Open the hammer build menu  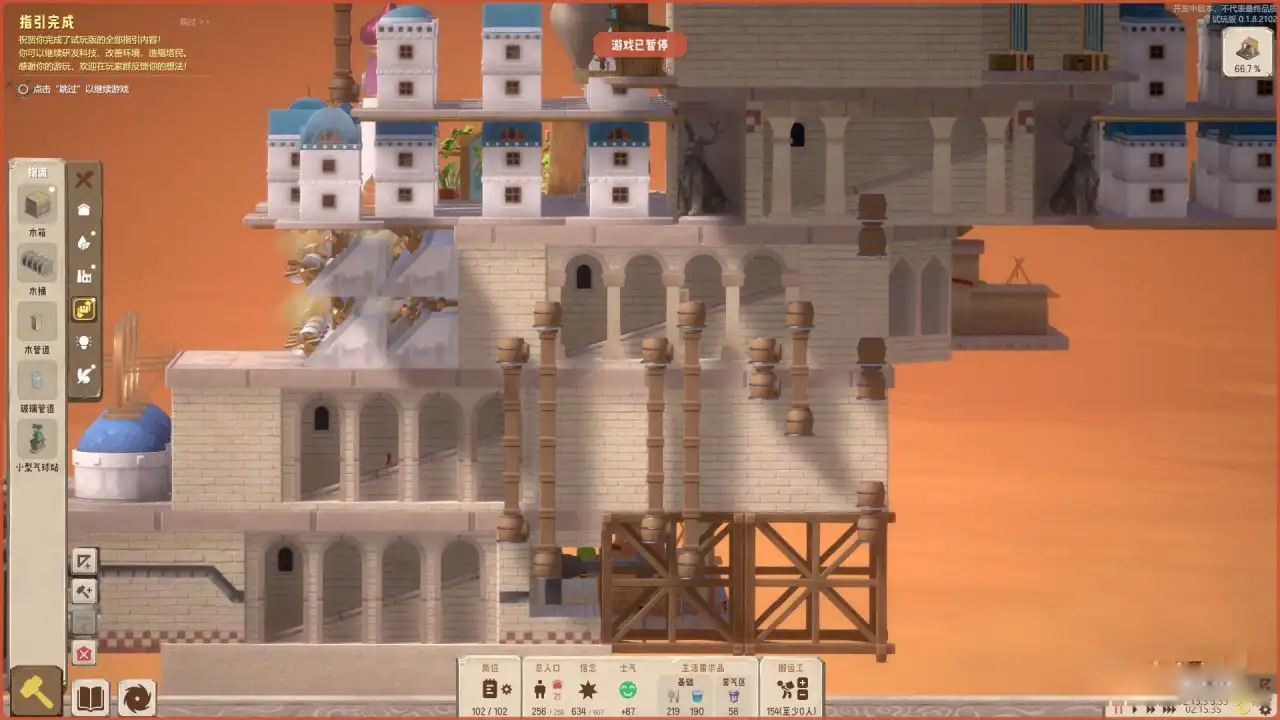pyautogui.click(x=37, y=692)
